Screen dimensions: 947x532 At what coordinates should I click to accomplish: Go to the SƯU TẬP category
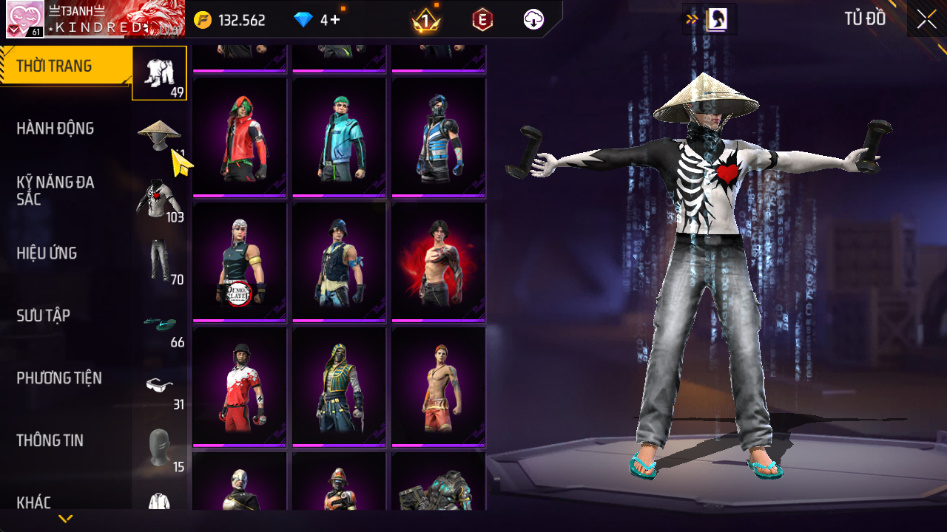43,315
